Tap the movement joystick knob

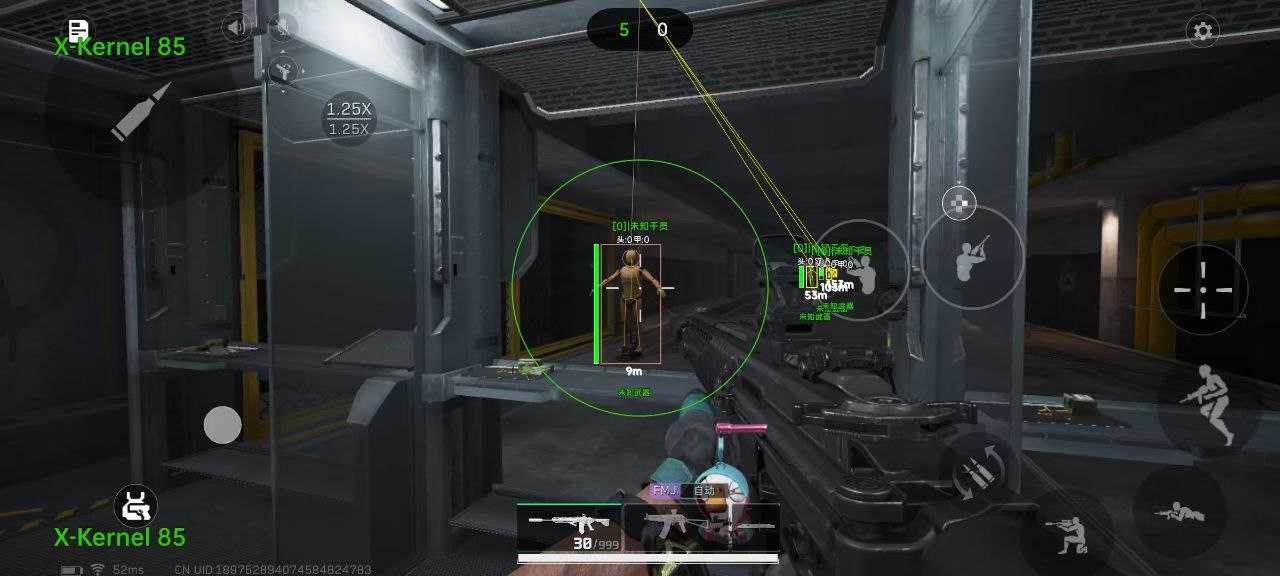coord(222,425)
